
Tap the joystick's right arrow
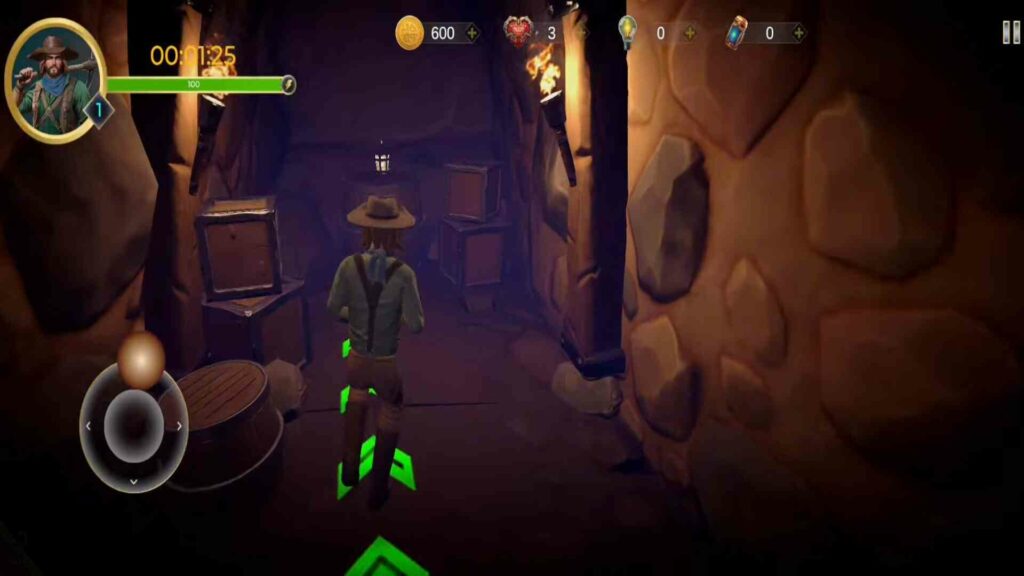[179, 426]
